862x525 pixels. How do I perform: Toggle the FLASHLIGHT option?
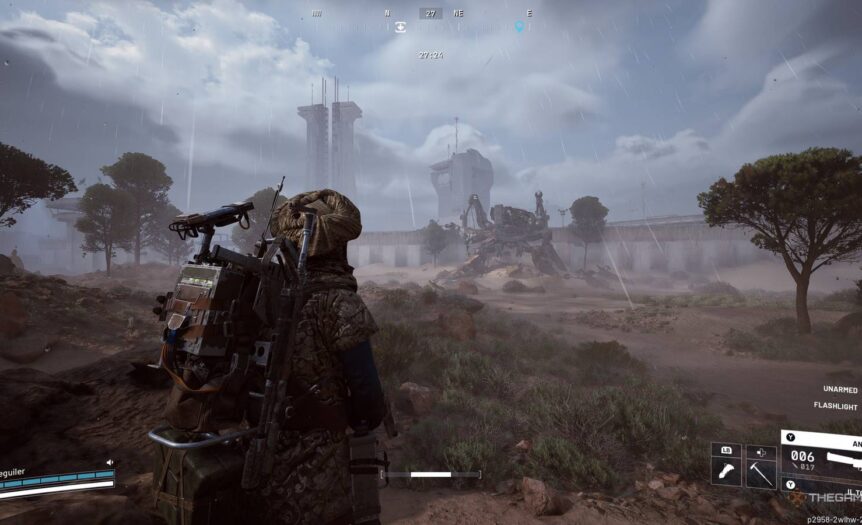(836, 408)
